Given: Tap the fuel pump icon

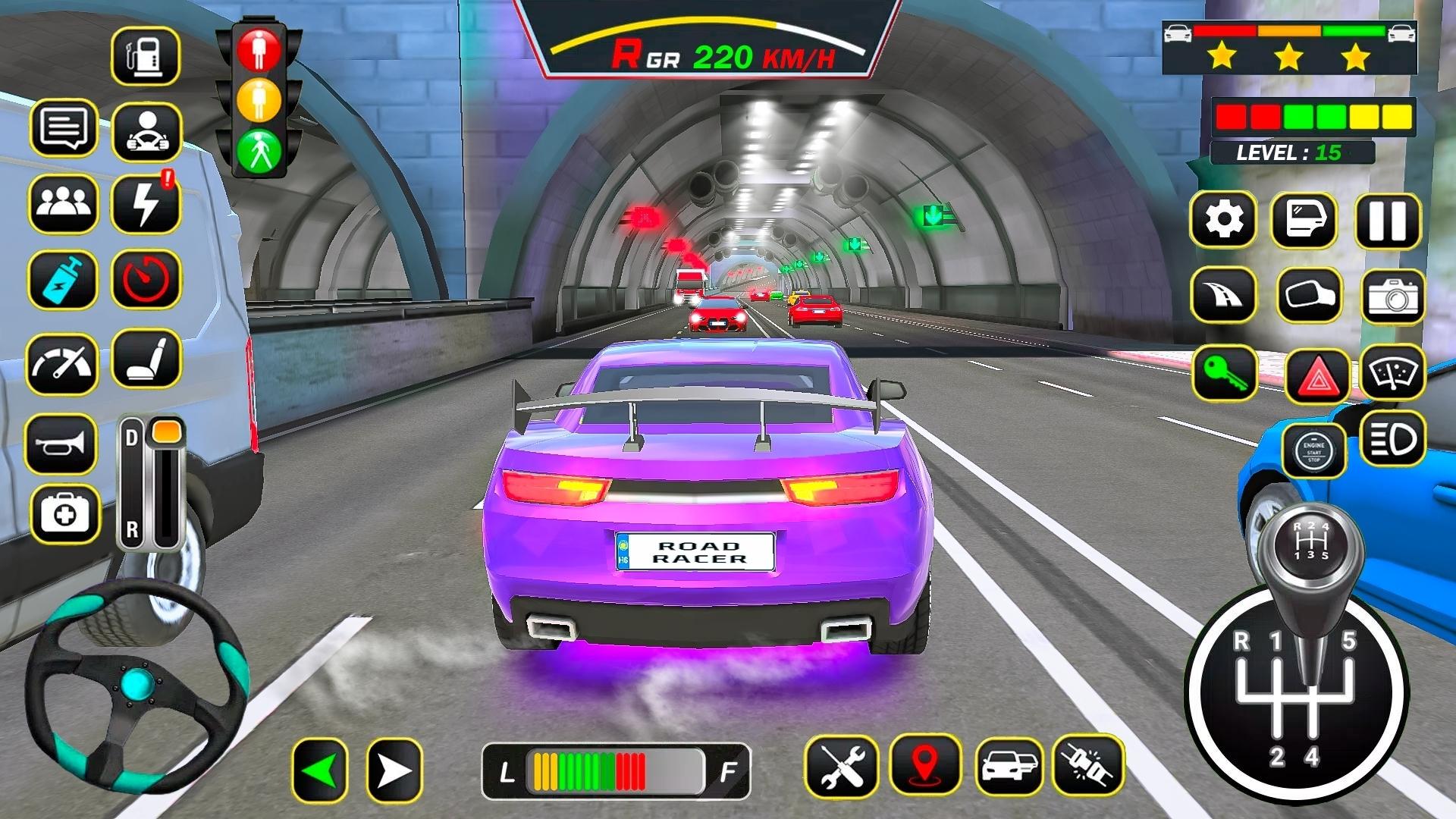Looking at the screenshot, I should pos(146,56).
